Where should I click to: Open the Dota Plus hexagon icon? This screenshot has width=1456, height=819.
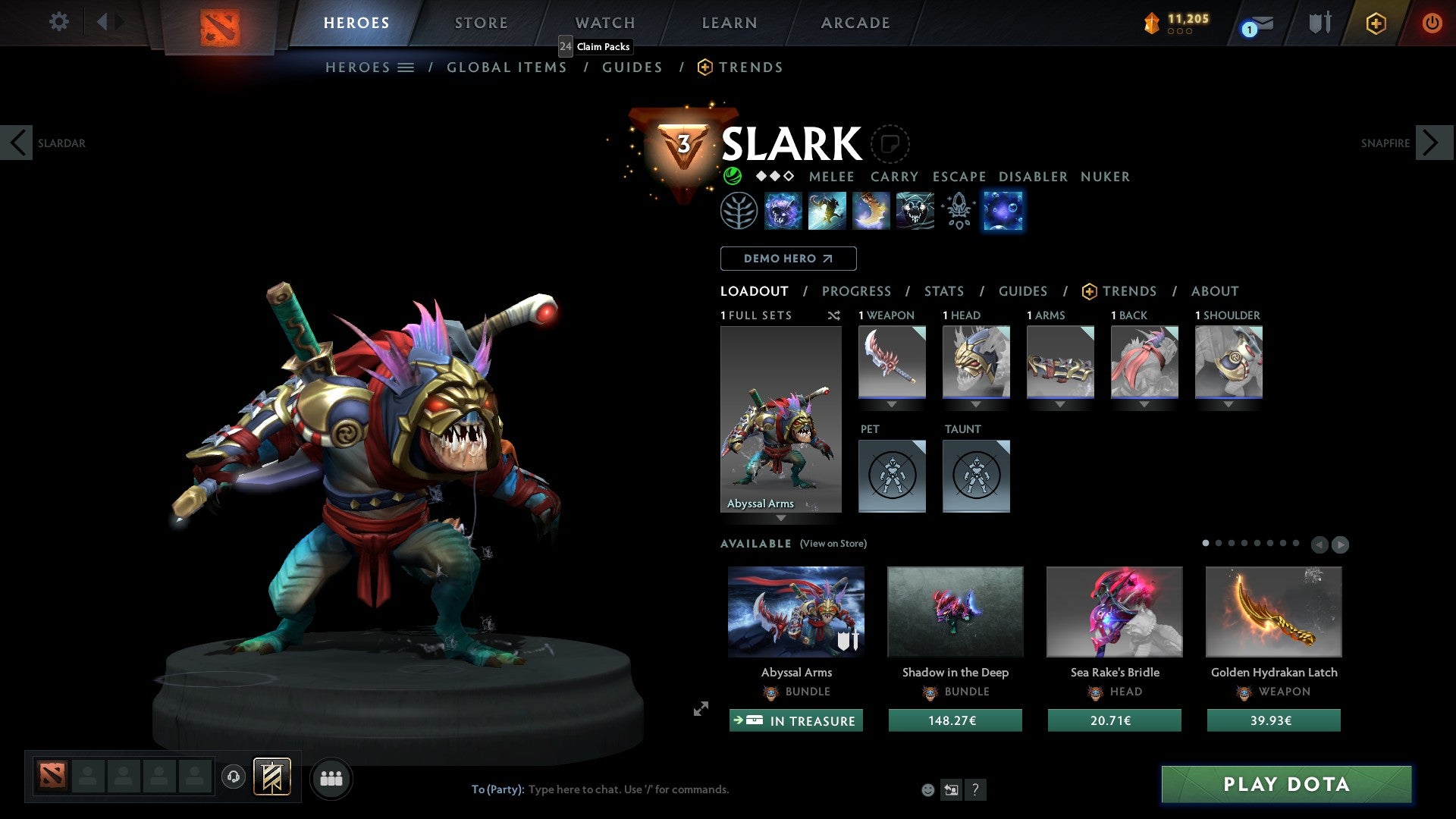coord(1375,23)
